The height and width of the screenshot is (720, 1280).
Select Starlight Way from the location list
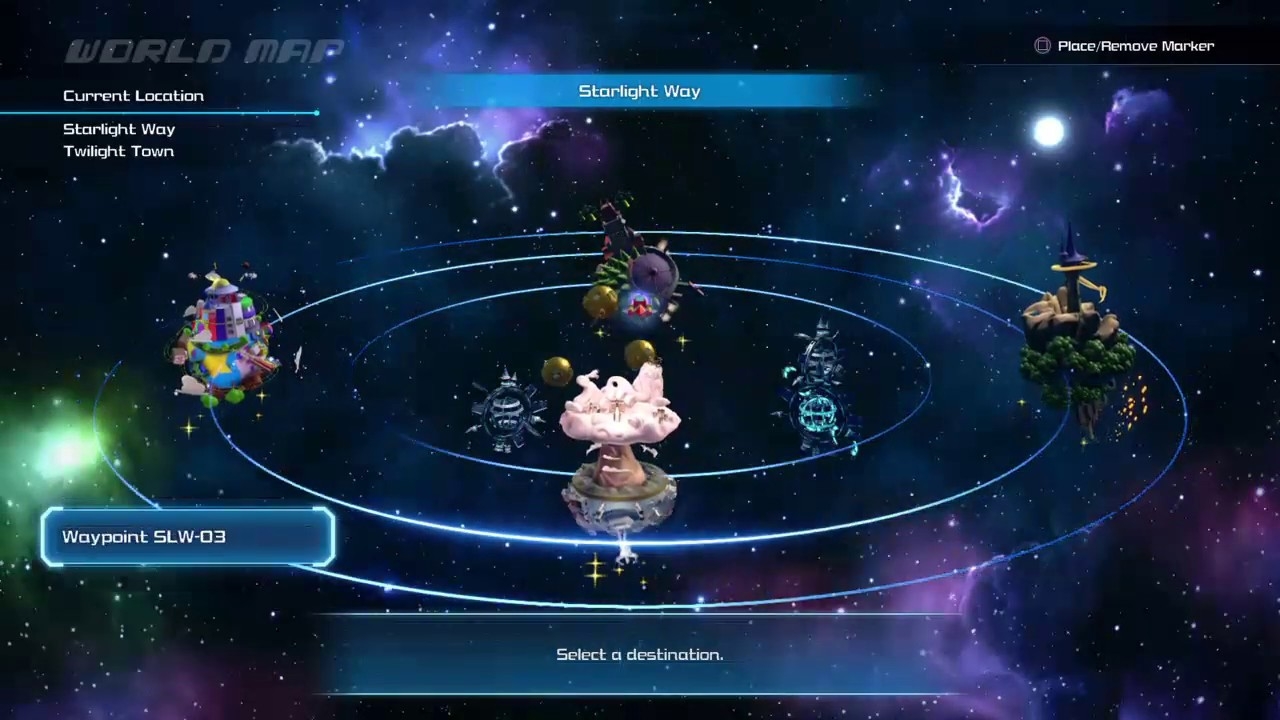(x=118, y=129)
